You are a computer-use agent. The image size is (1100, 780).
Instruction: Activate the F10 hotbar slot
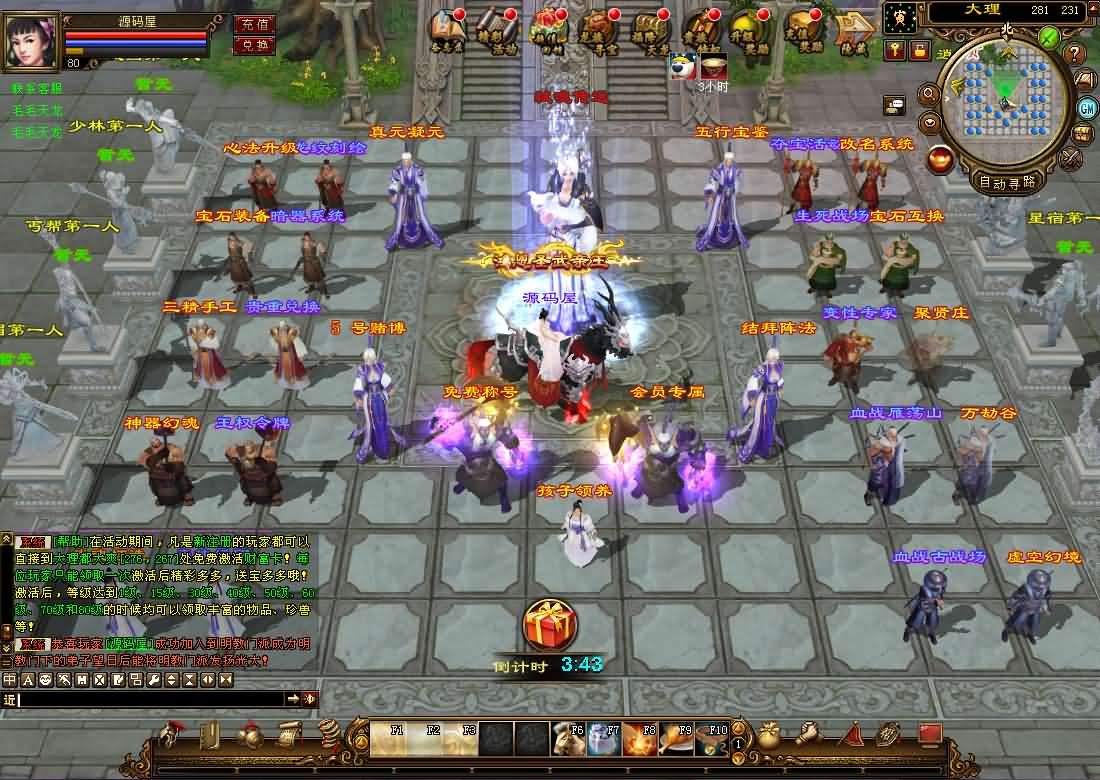pyautogui.click(x=711, y=740)
